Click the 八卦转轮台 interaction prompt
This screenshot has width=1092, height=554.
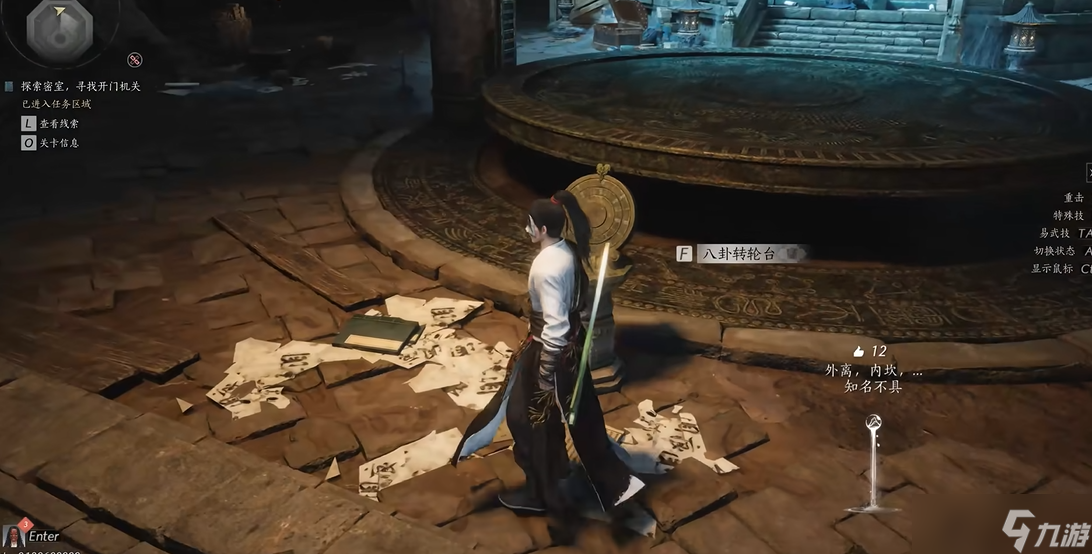pyautogui.click(x=739, y=253)
